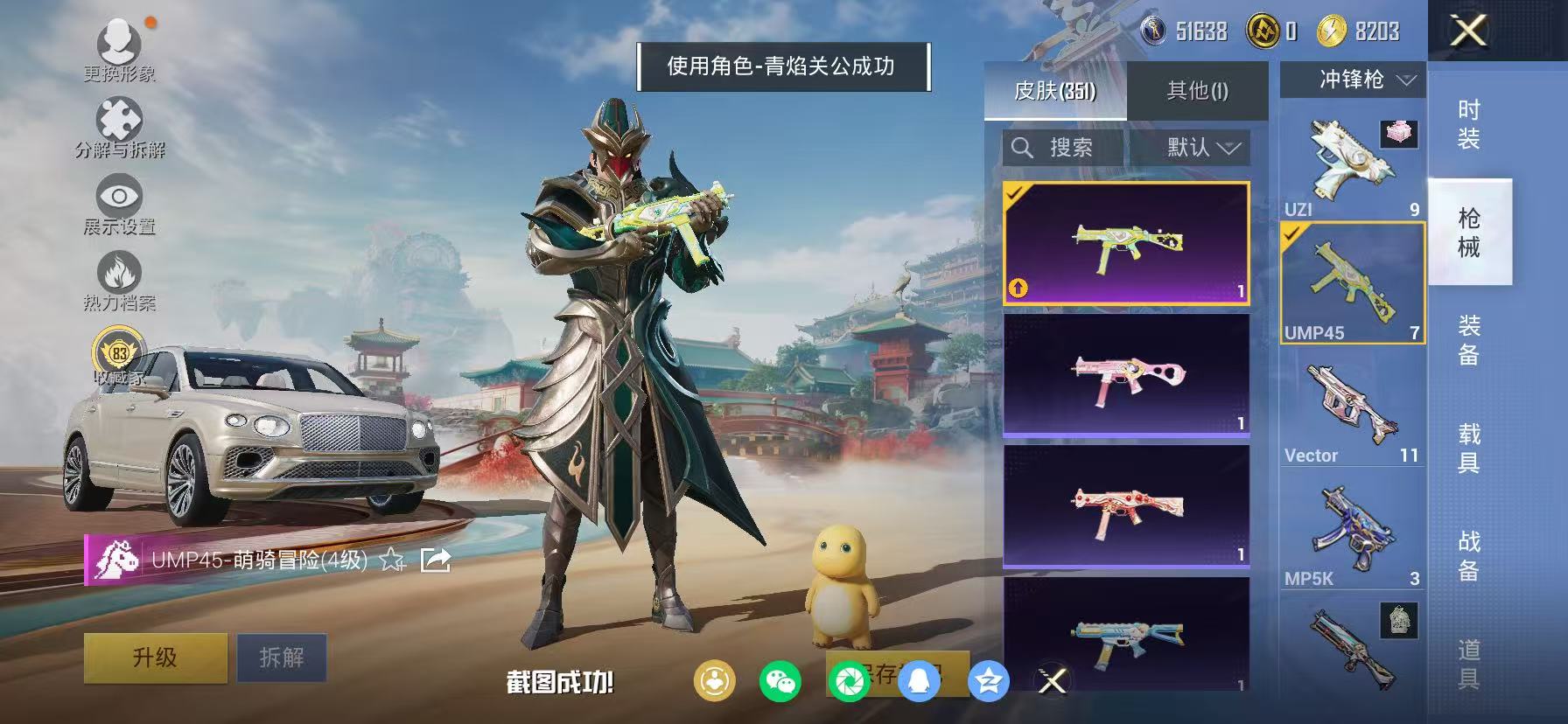This screenshot has width=1568, height=724.
Task: Check the silver coin balance of 51638
Action: click(1181, 30)
